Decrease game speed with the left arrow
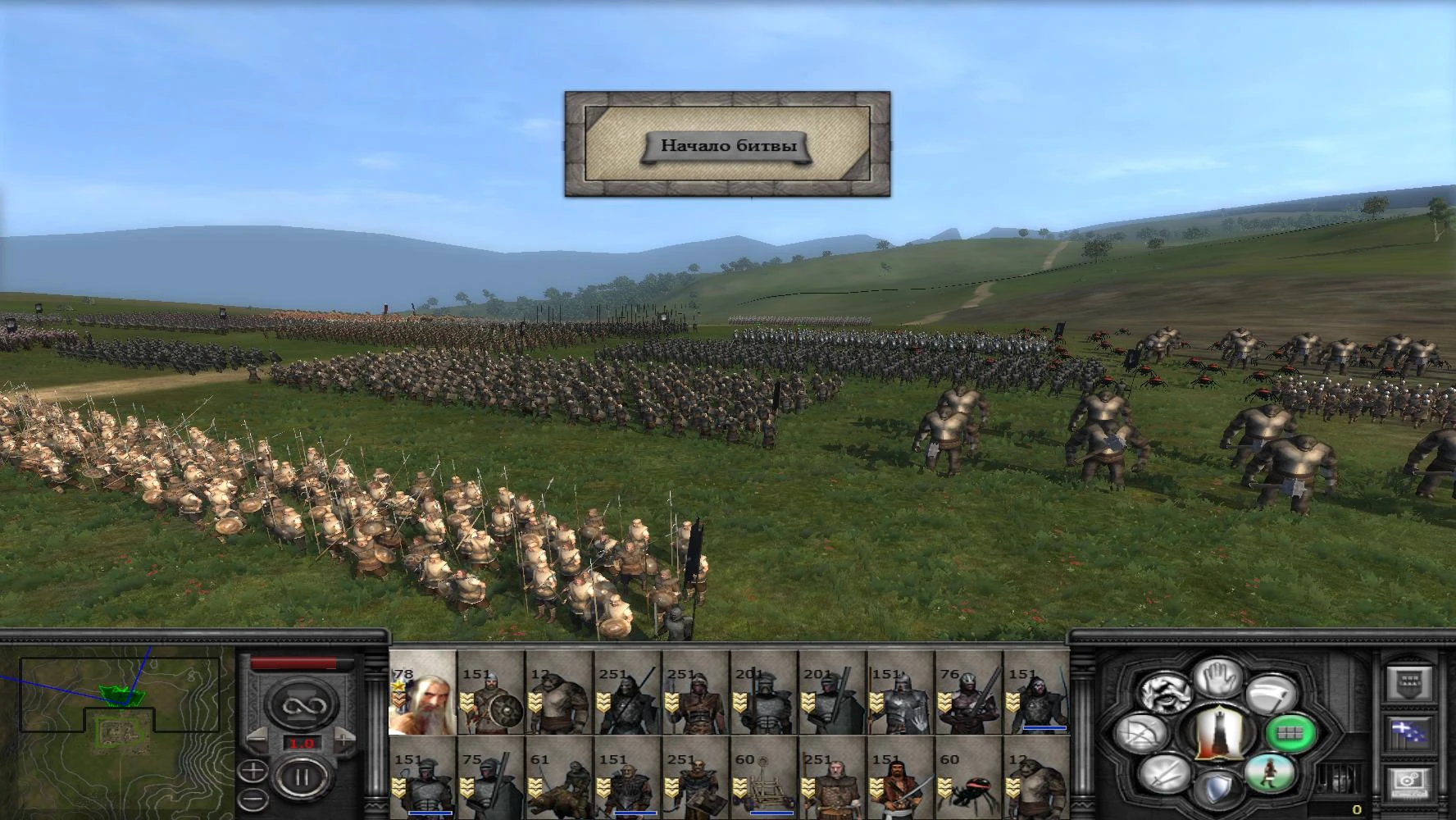 [x=257, y=738]
